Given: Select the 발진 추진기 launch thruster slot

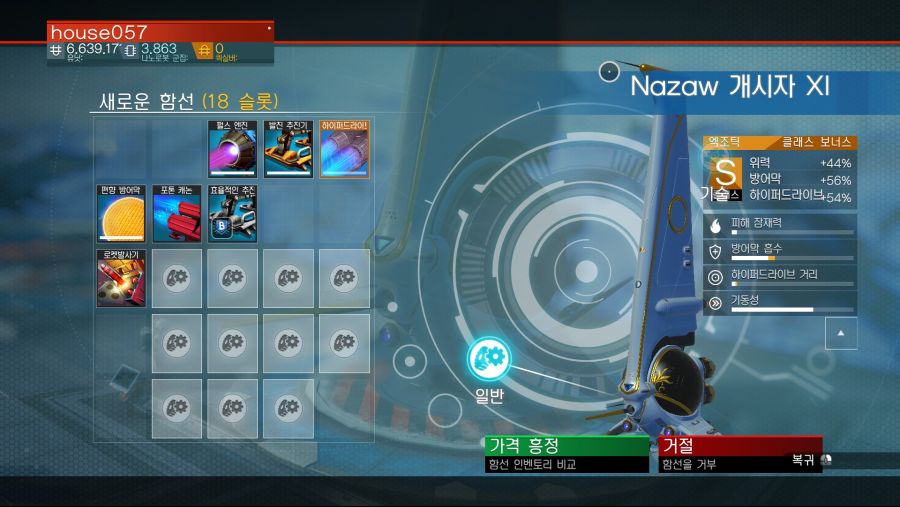Looking at the screenshot, I should pos(288,150).
